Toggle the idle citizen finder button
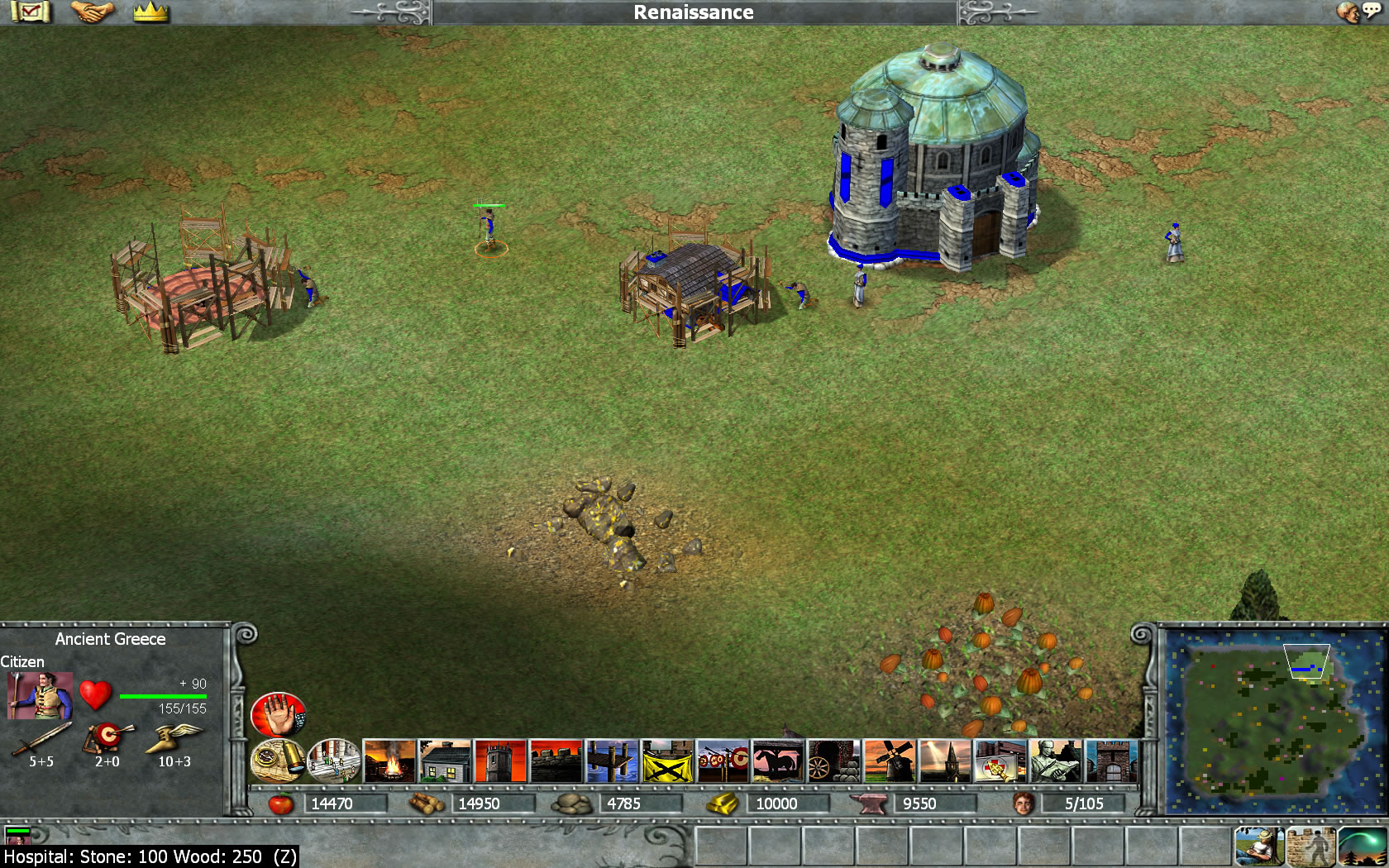Image resolution: width=1389 pixels, height=868 pixels. (1258, 845)
